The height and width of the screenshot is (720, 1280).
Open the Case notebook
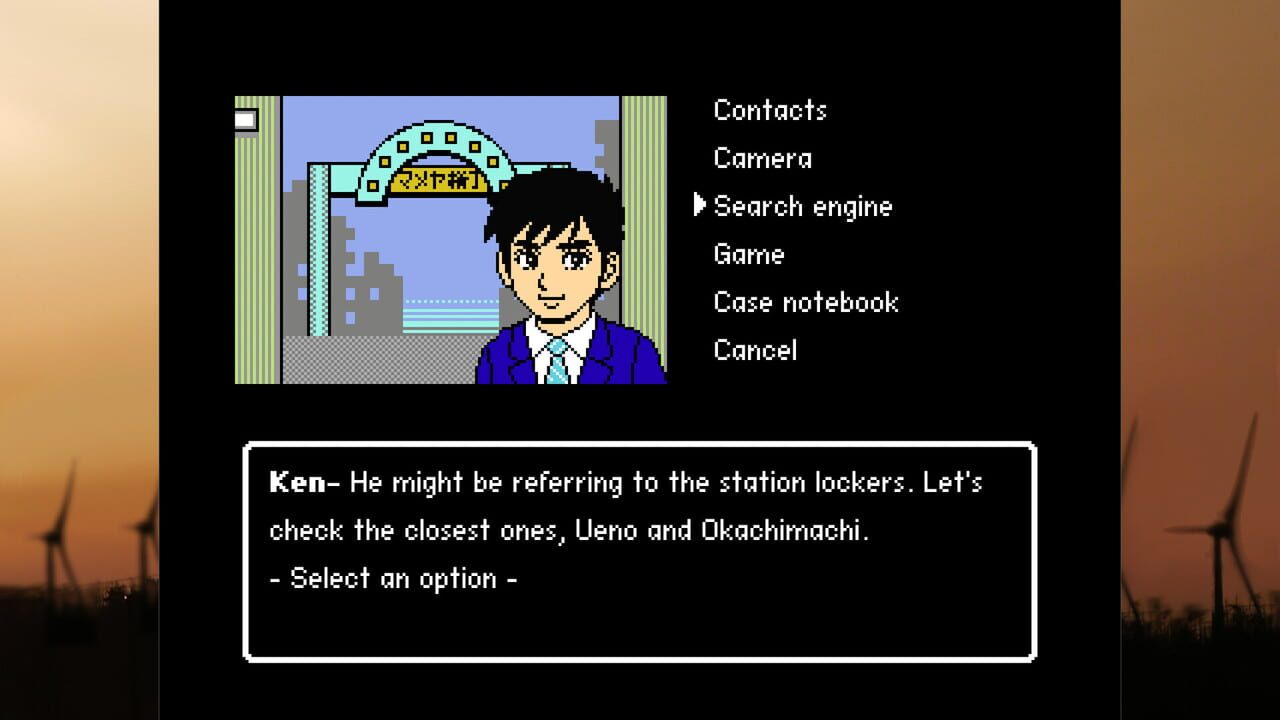[x=806, y=302]
